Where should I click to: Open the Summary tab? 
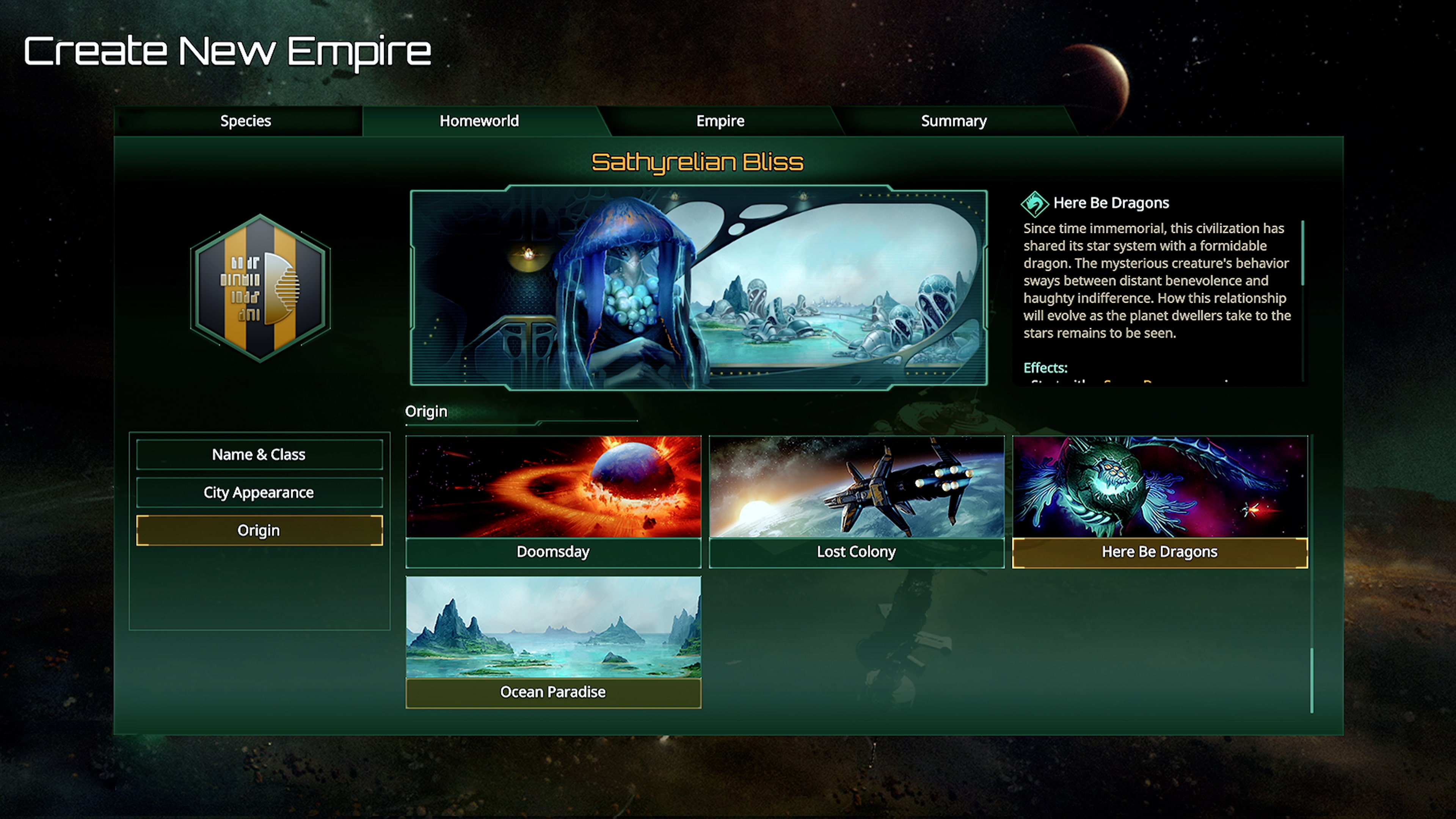[953, 121]
